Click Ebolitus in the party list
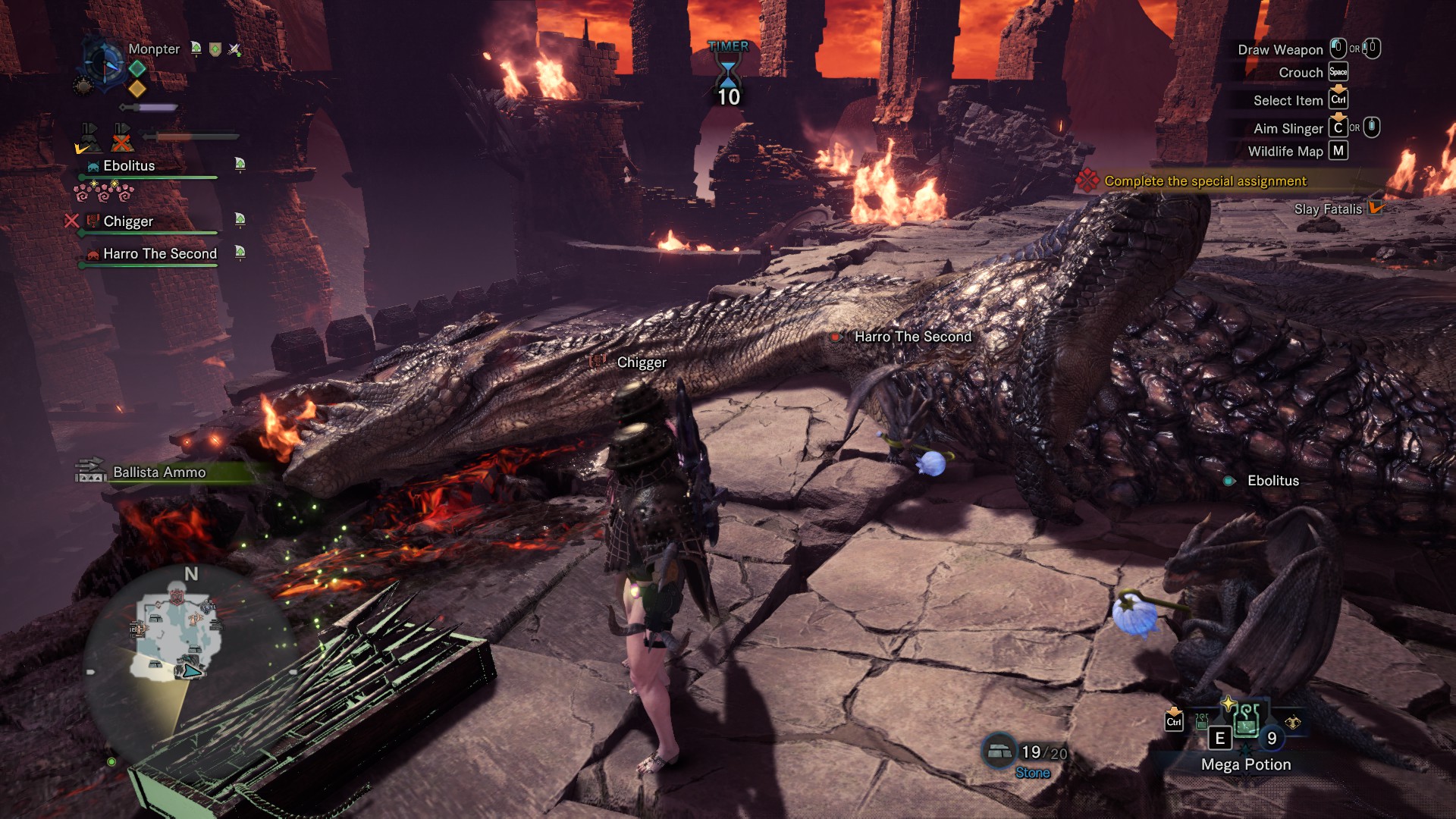1456x819 pixels. coord(129,166)
